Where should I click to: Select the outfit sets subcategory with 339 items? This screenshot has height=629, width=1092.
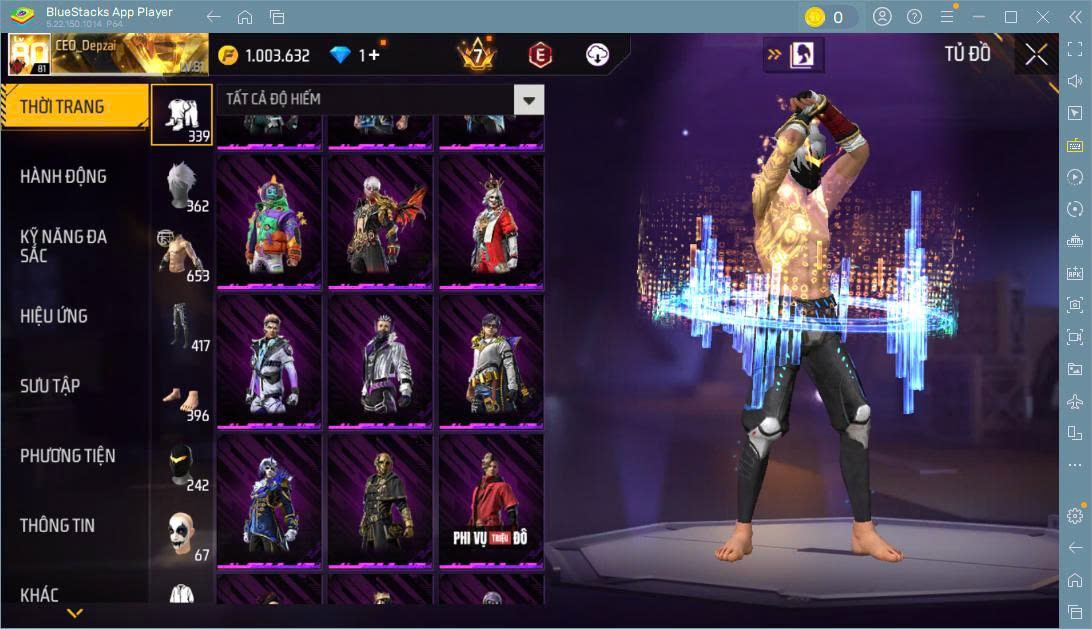[x=182, y=114]
